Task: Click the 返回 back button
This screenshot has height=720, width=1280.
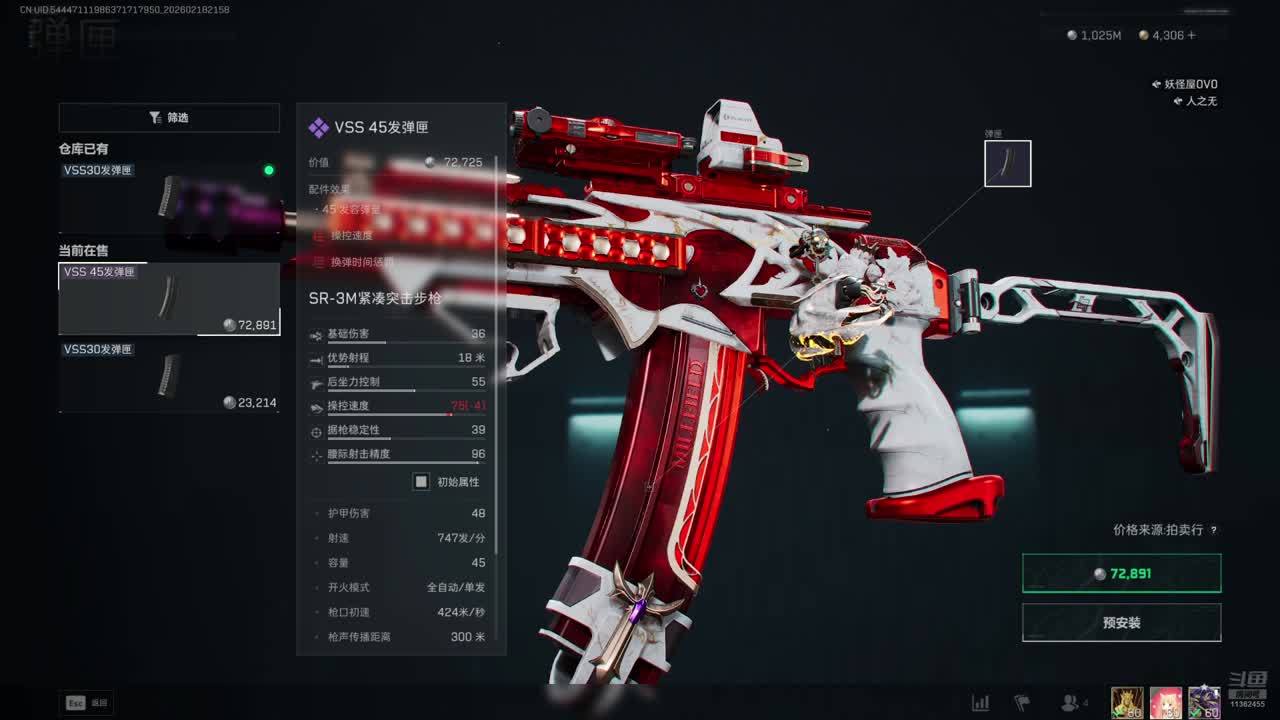Action: point(88,703)
